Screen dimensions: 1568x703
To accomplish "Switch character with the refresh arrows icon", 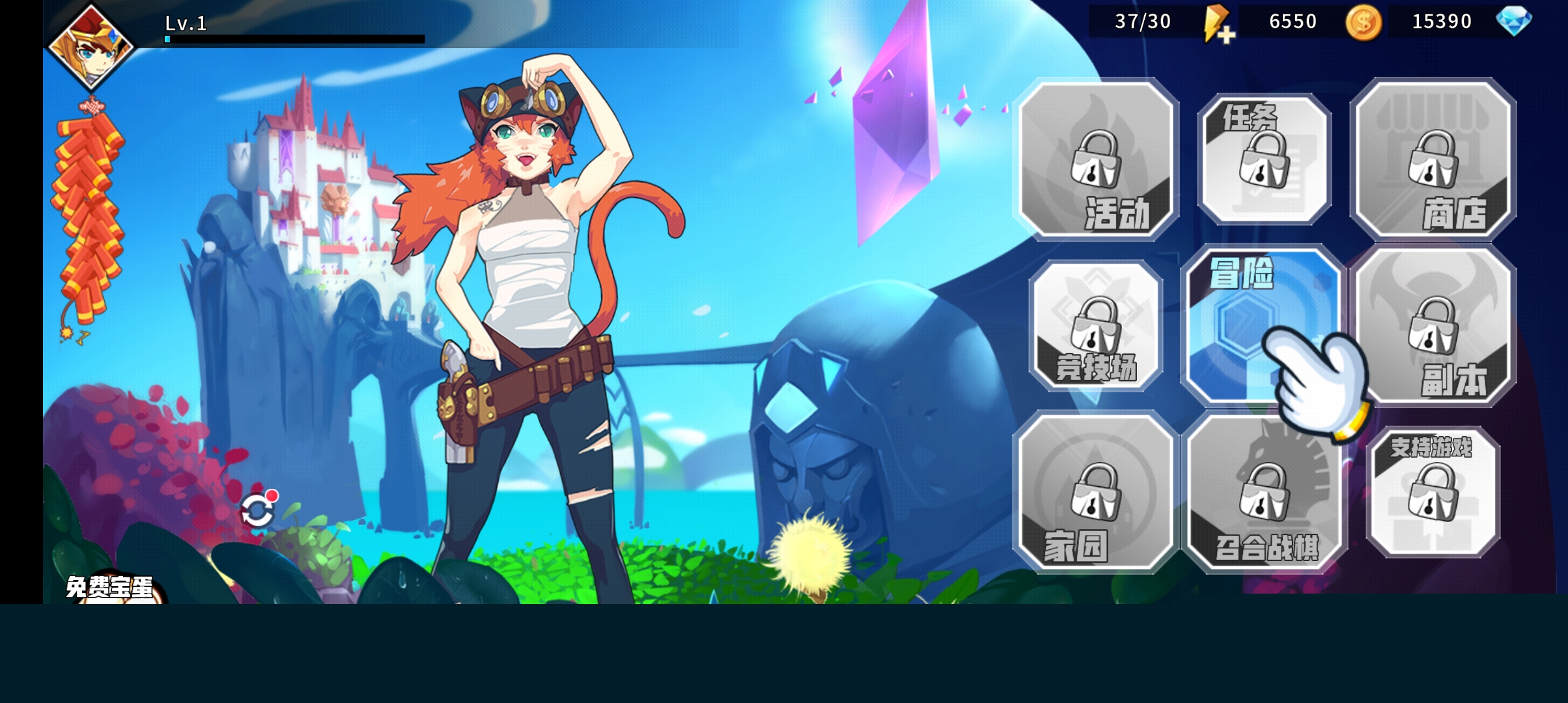I will coord(257,510).
